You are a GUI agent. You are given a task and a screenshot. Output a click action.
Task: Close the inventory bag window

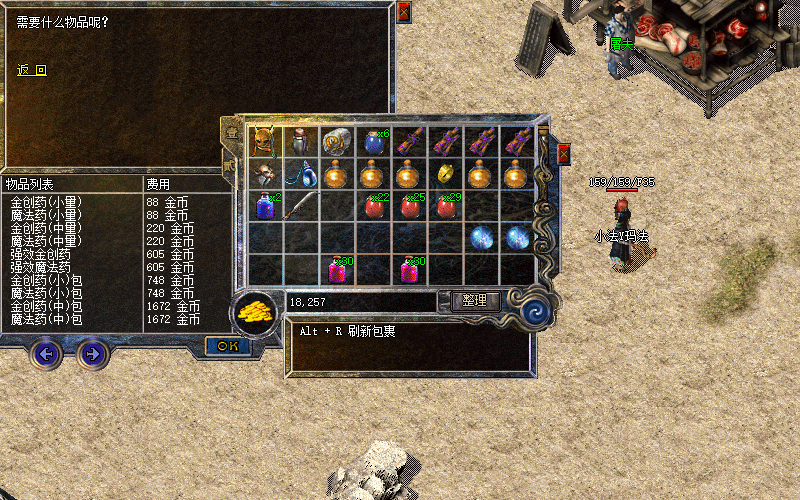tap(564, 153)
